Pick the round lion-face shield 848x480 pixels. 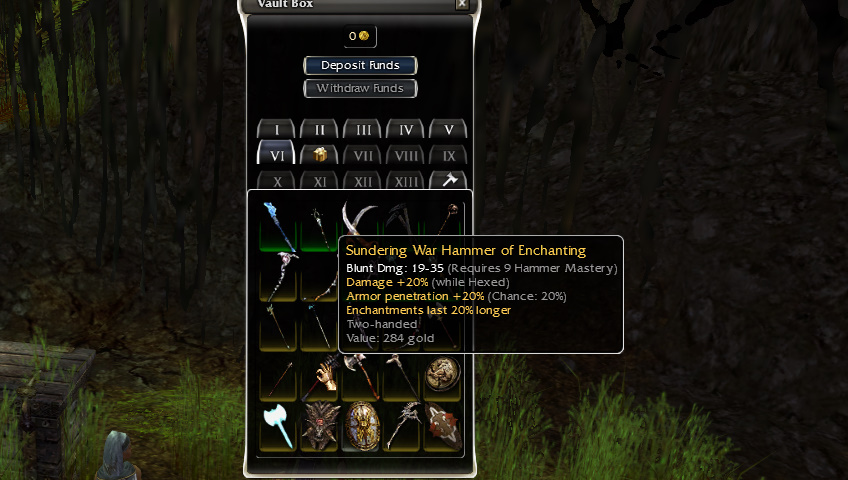(x=441, y=375)
